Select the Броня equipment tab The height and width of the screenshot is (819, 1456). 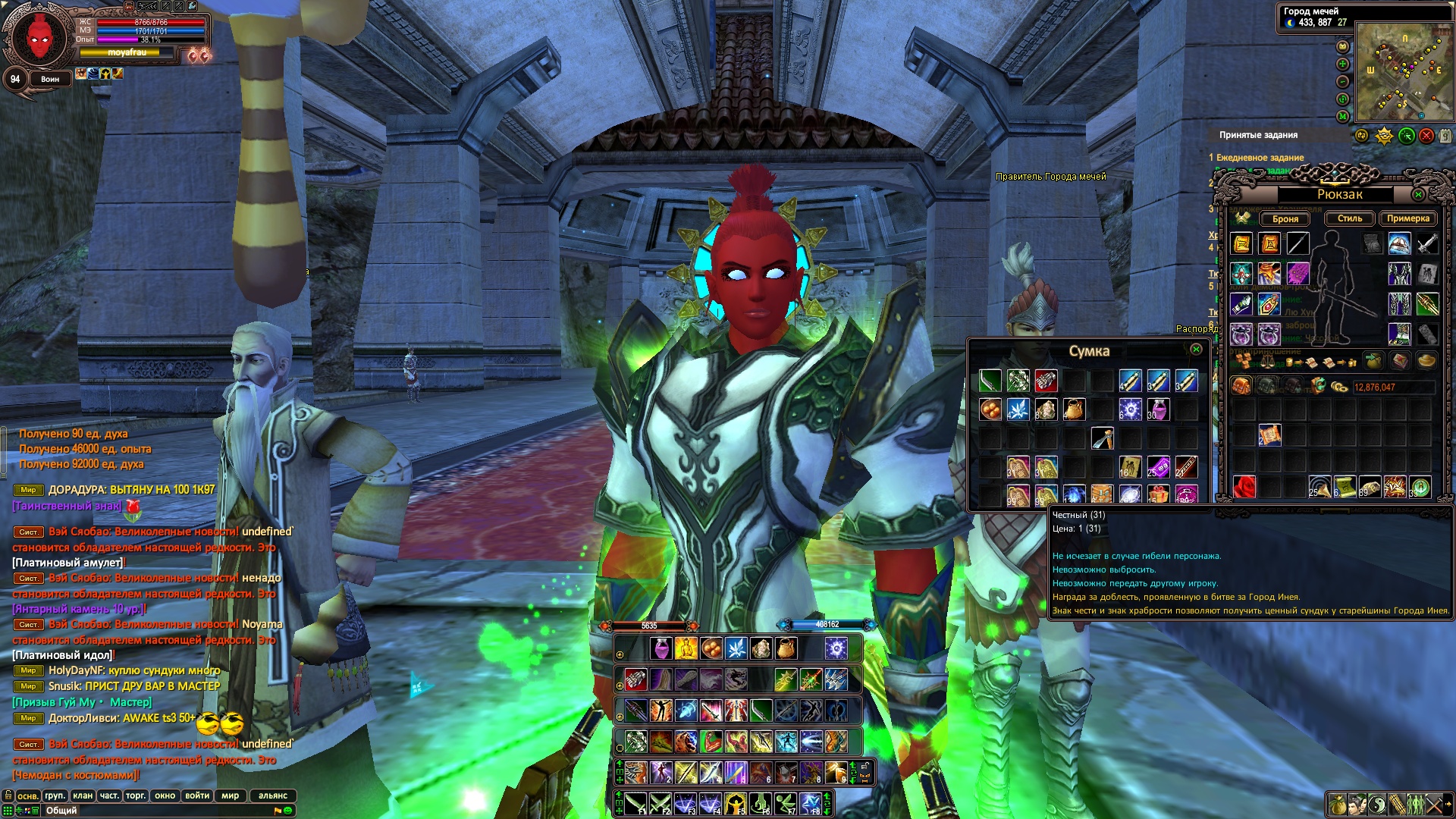click(1285, 219)
